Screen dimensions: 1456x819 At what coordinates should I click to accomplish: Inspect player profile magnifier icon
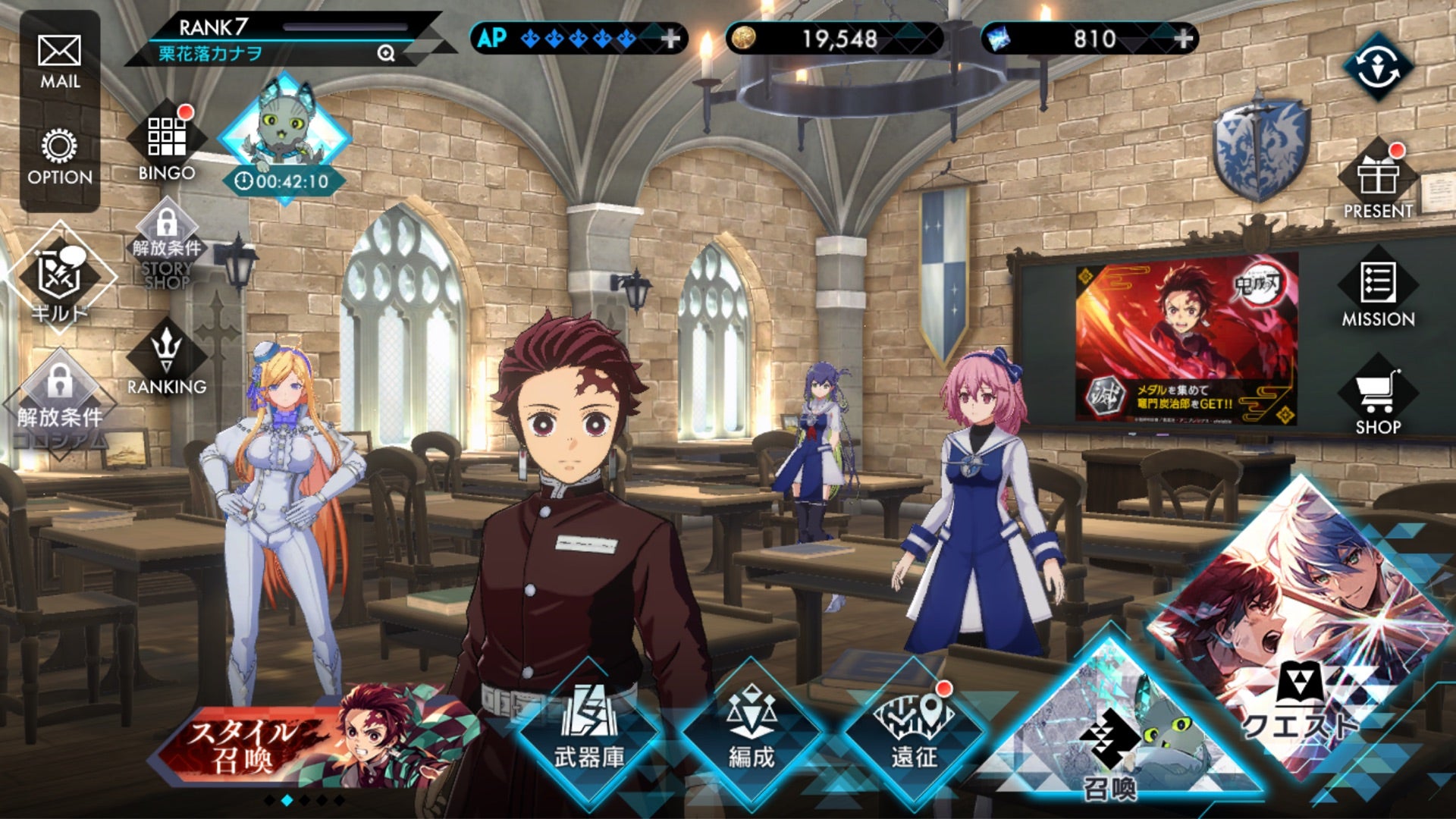click(x=386, y=53)
